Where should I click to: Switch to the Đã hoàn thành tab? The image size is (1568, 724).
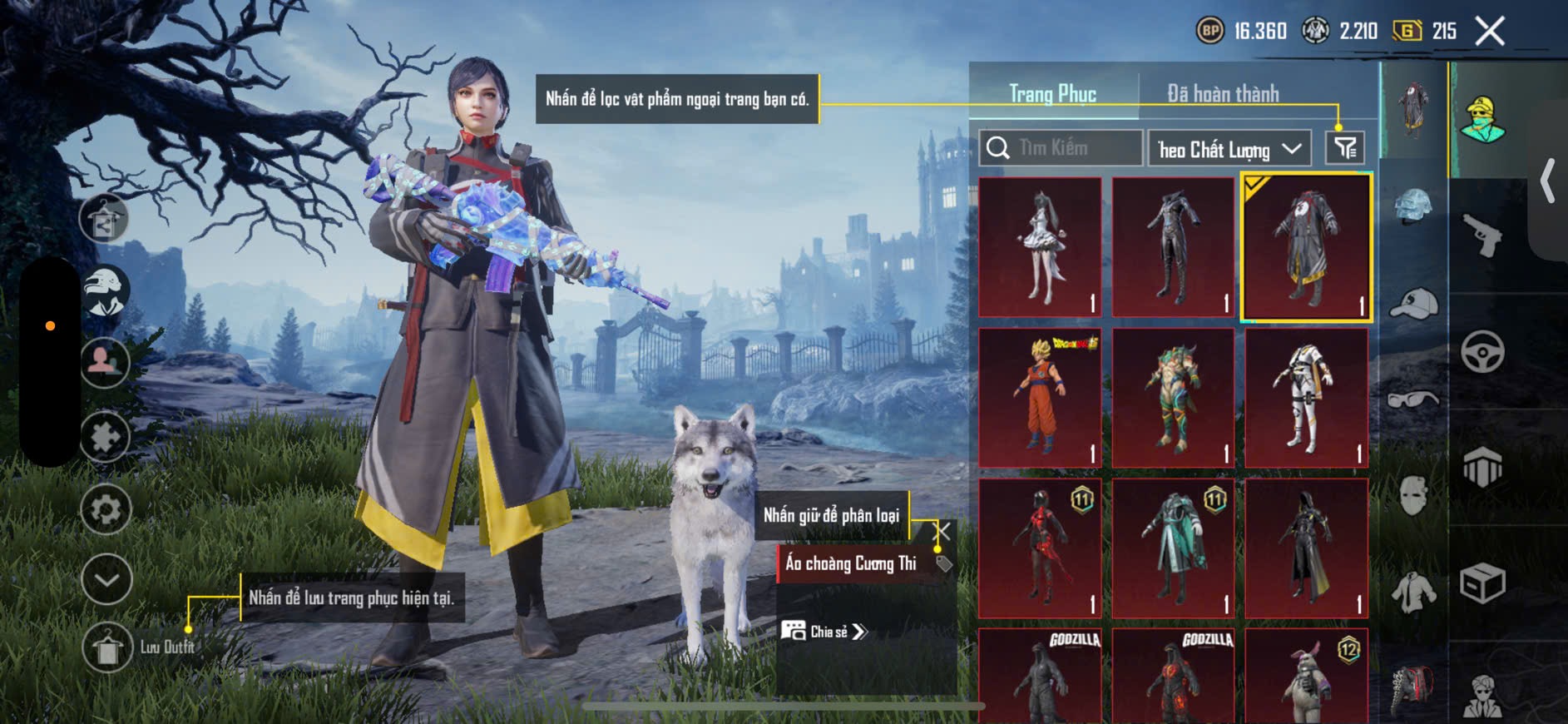coord(1222,94)
